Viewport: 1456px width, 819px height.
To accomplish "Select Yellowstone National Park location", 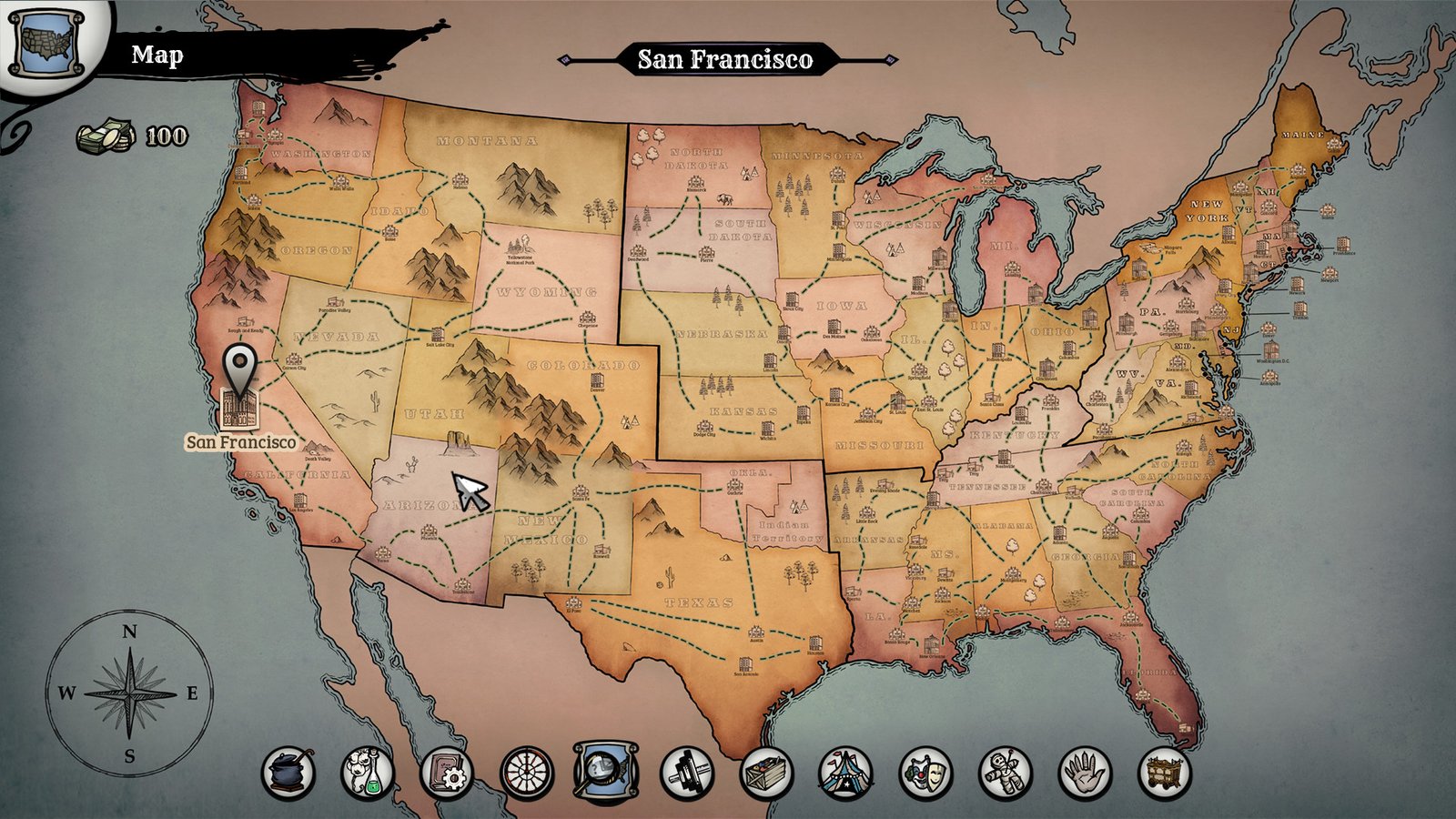I will 521,247.
